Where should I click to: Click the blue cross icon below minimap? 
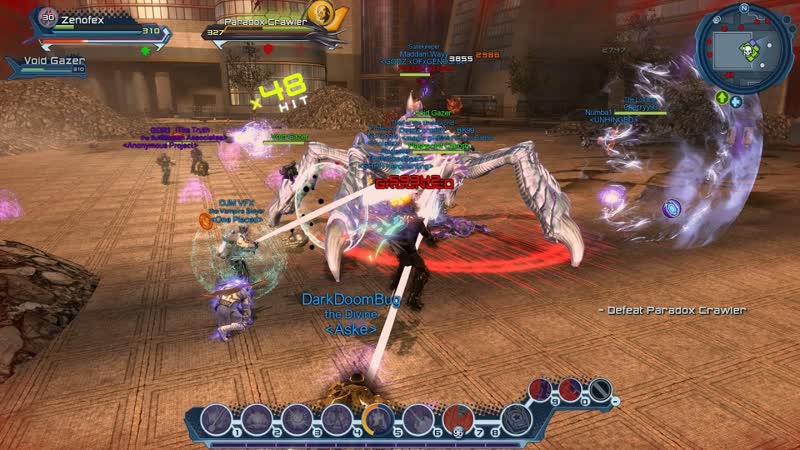tap(736, 100)
